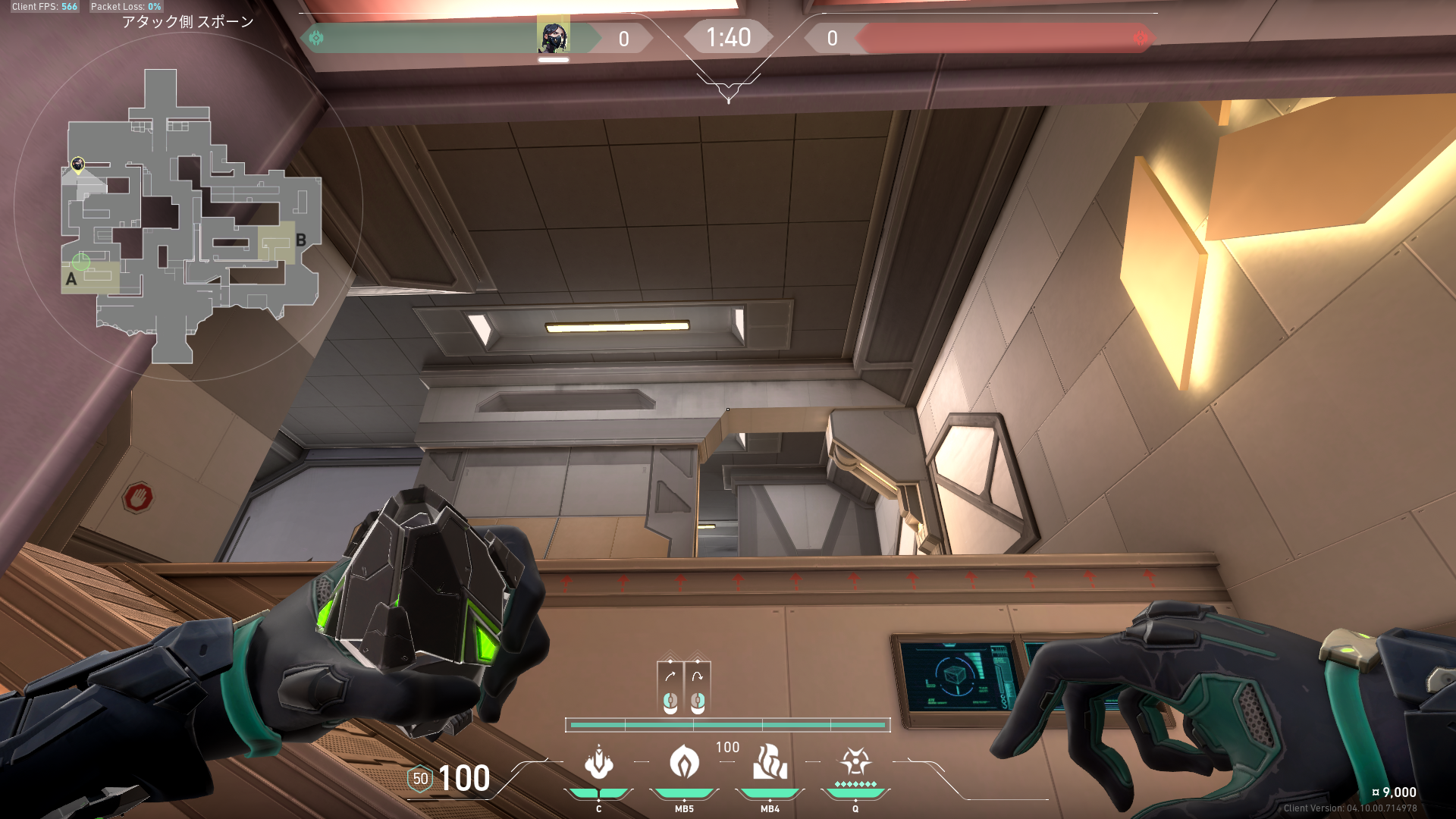Click Viper's agent portrait in top bar
Screen dimensions: 1456x819
553,36
